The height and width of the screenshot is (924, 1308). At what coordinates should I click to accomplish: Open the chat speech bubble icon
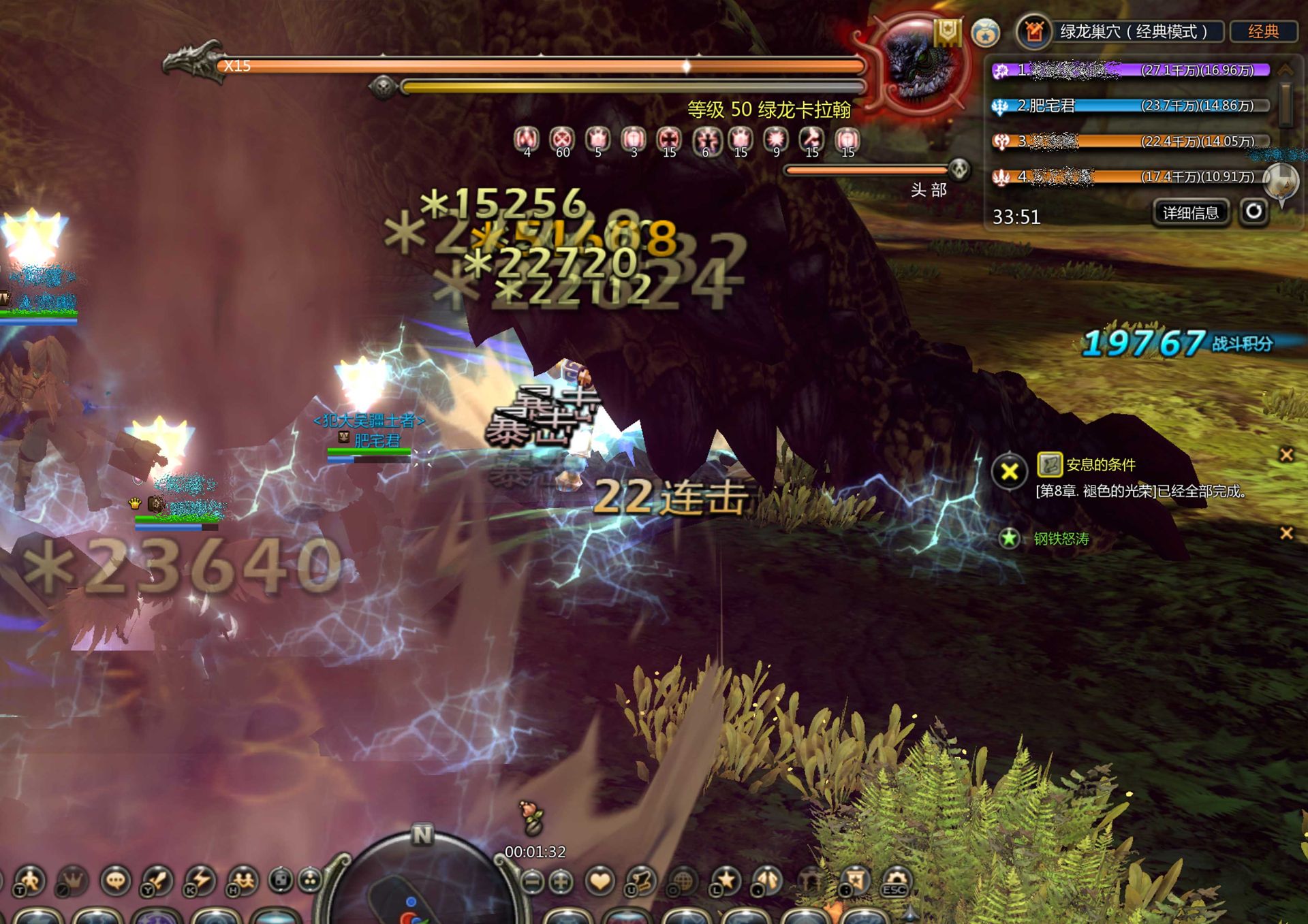(115, 880)
